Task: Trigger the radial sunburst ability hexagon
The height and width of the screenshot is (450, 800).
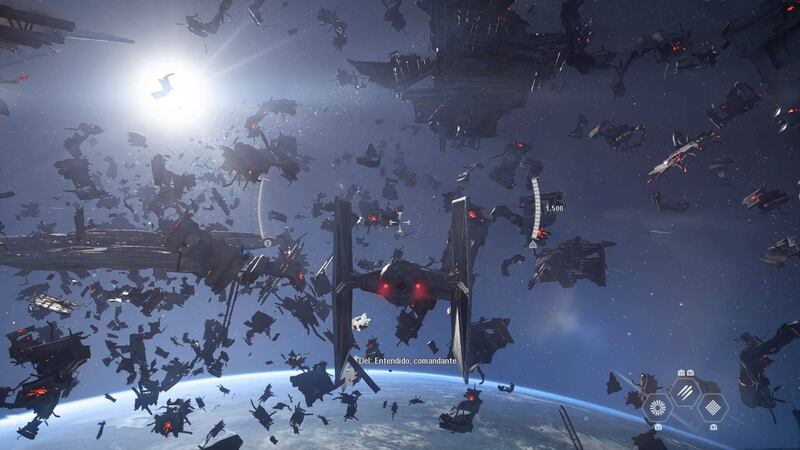Action: pos(658,408)
